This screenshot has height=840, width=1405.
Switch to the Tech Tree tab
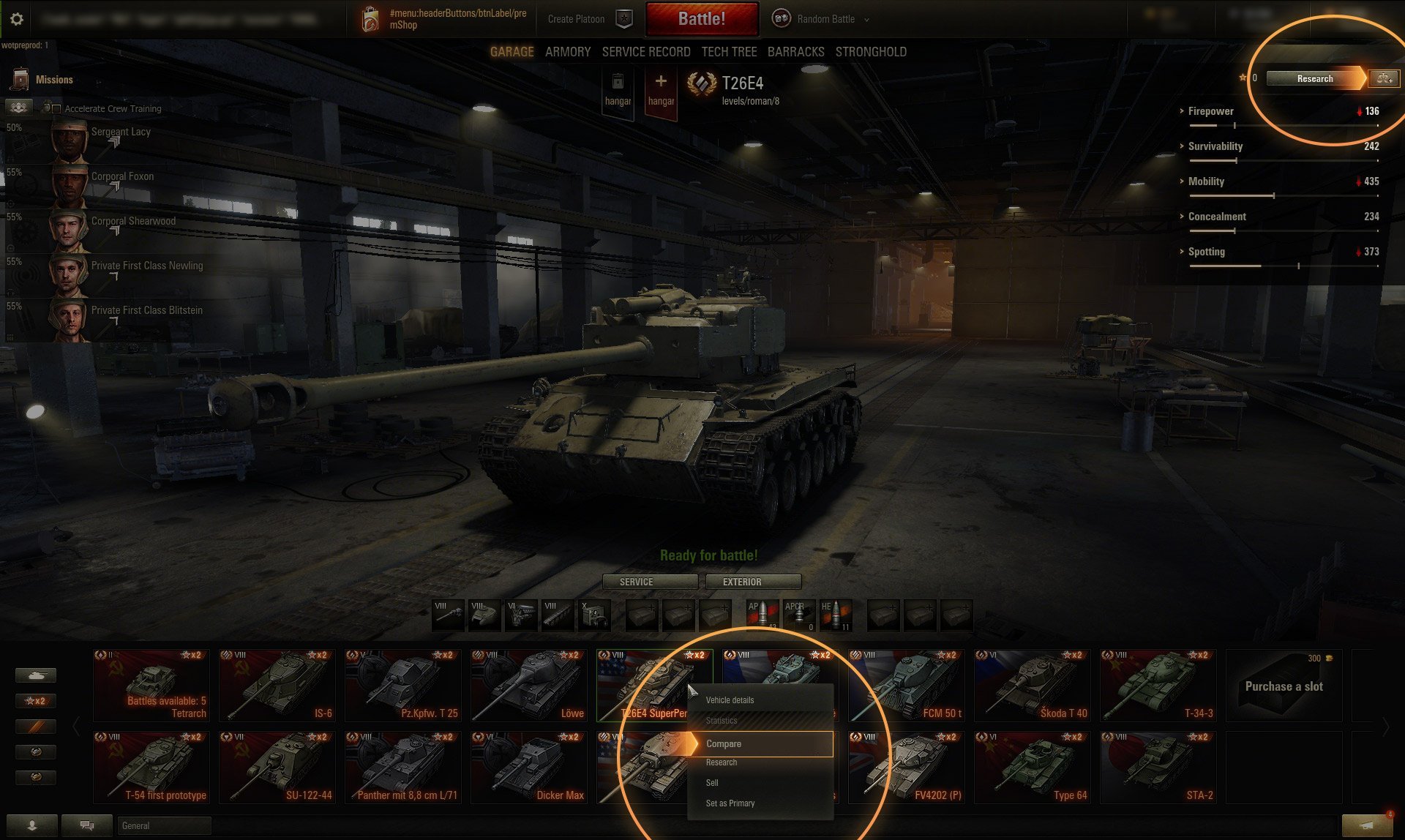(729, 52)
